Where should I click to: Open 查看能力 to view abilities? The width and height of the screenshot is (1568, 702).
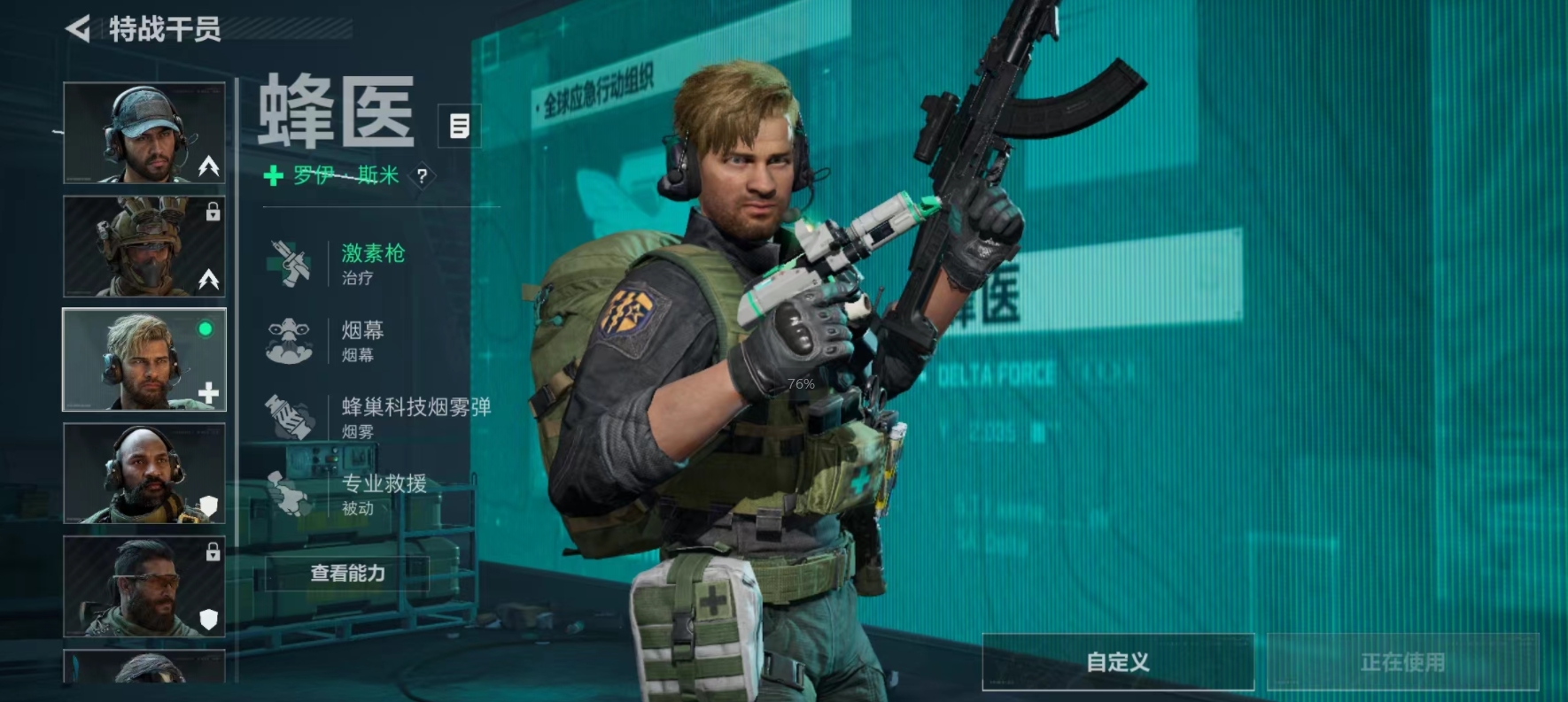[x=347, y=574]
